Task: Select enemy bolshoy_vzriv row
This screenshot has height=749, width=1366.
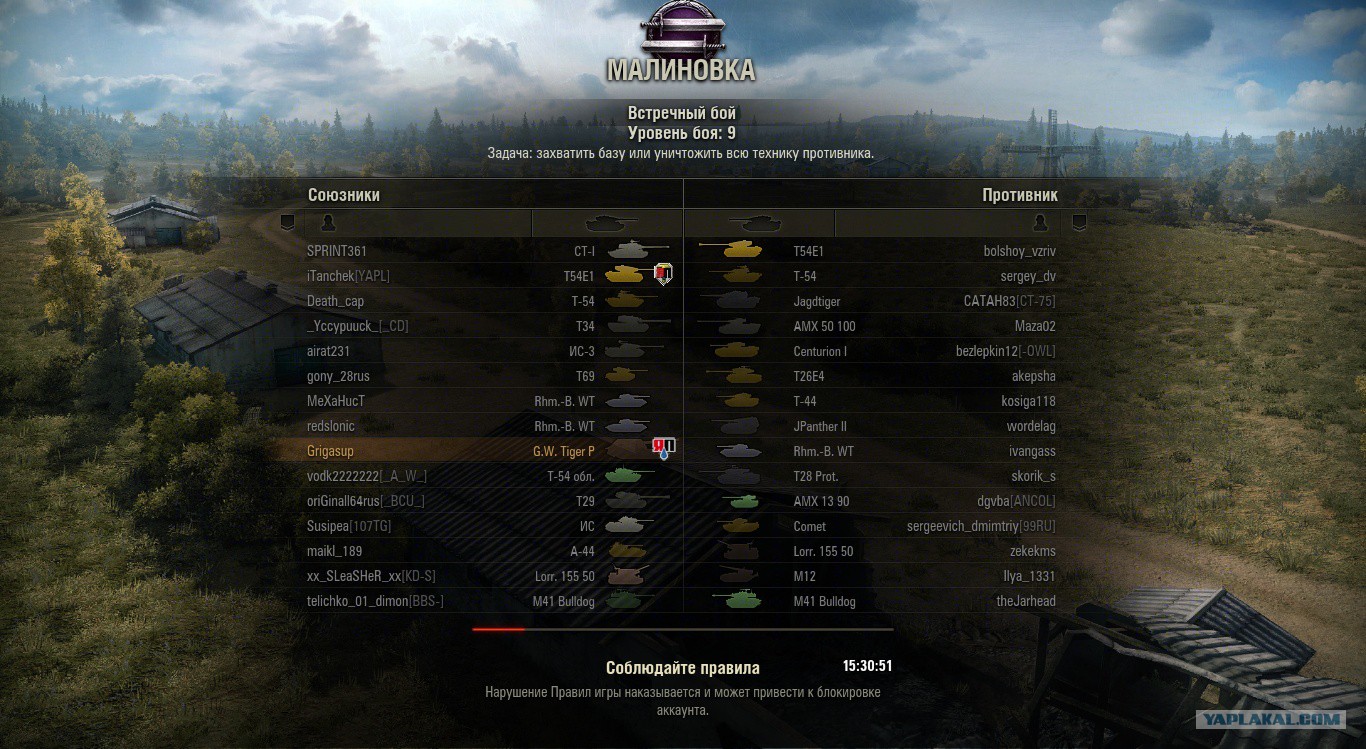Action: tap(1019, 251)
